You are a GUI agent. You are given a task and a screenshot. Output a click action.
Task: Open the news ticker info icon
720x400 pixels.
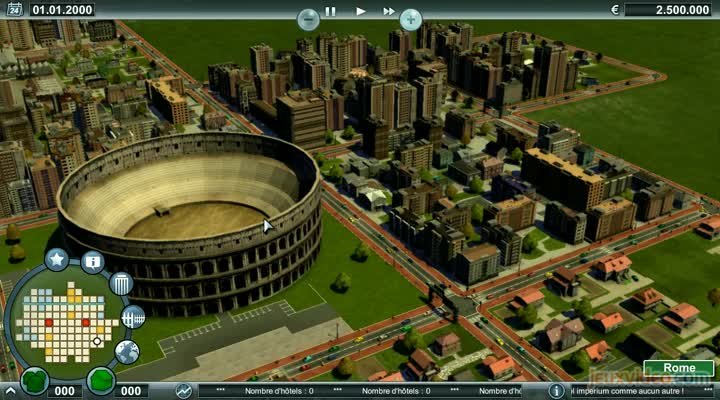pyautogui.click(x=558, y=391)
